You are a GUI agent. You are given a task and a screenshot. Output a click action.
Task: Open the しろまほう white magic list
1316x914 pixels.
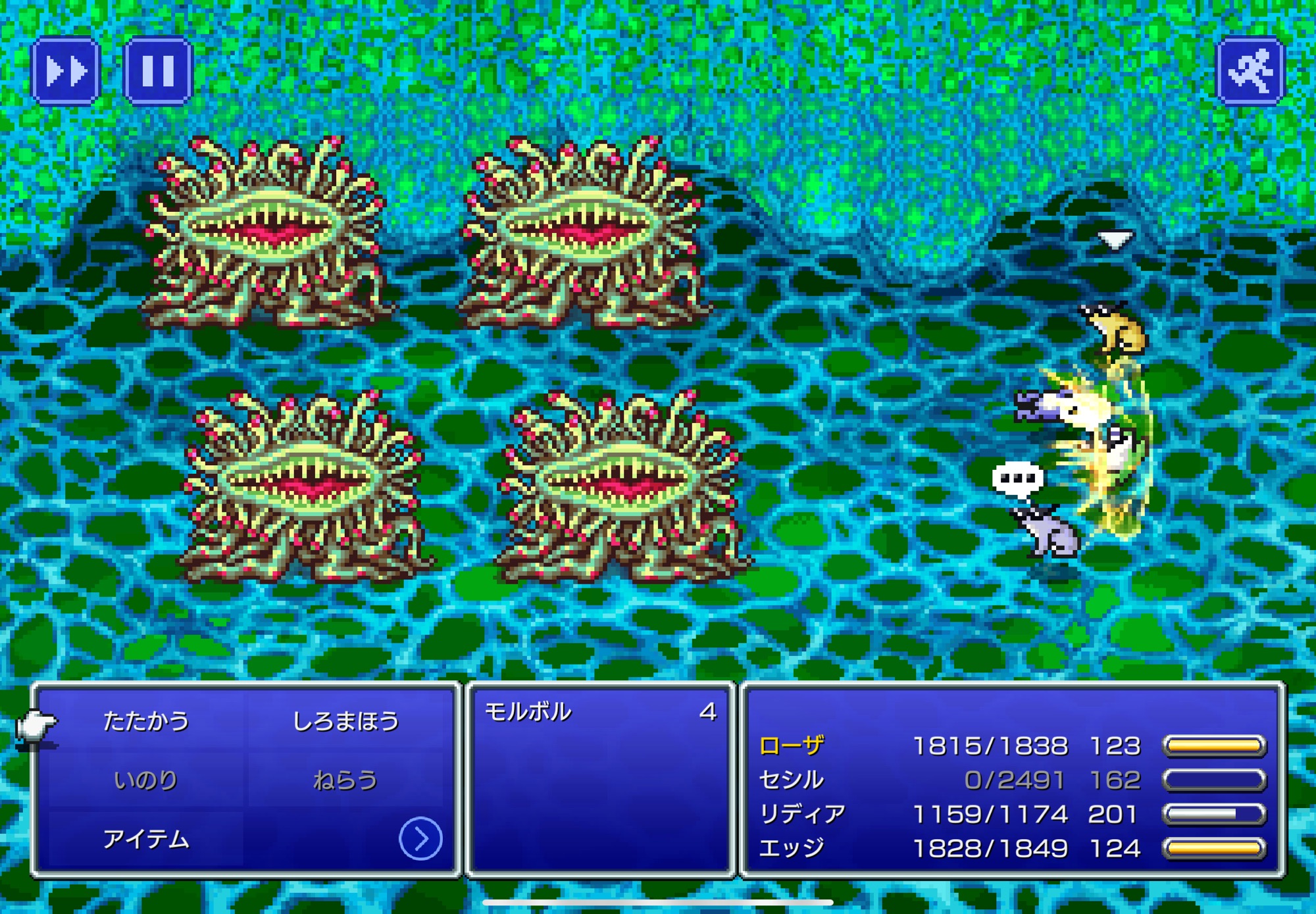pos(345,721)
